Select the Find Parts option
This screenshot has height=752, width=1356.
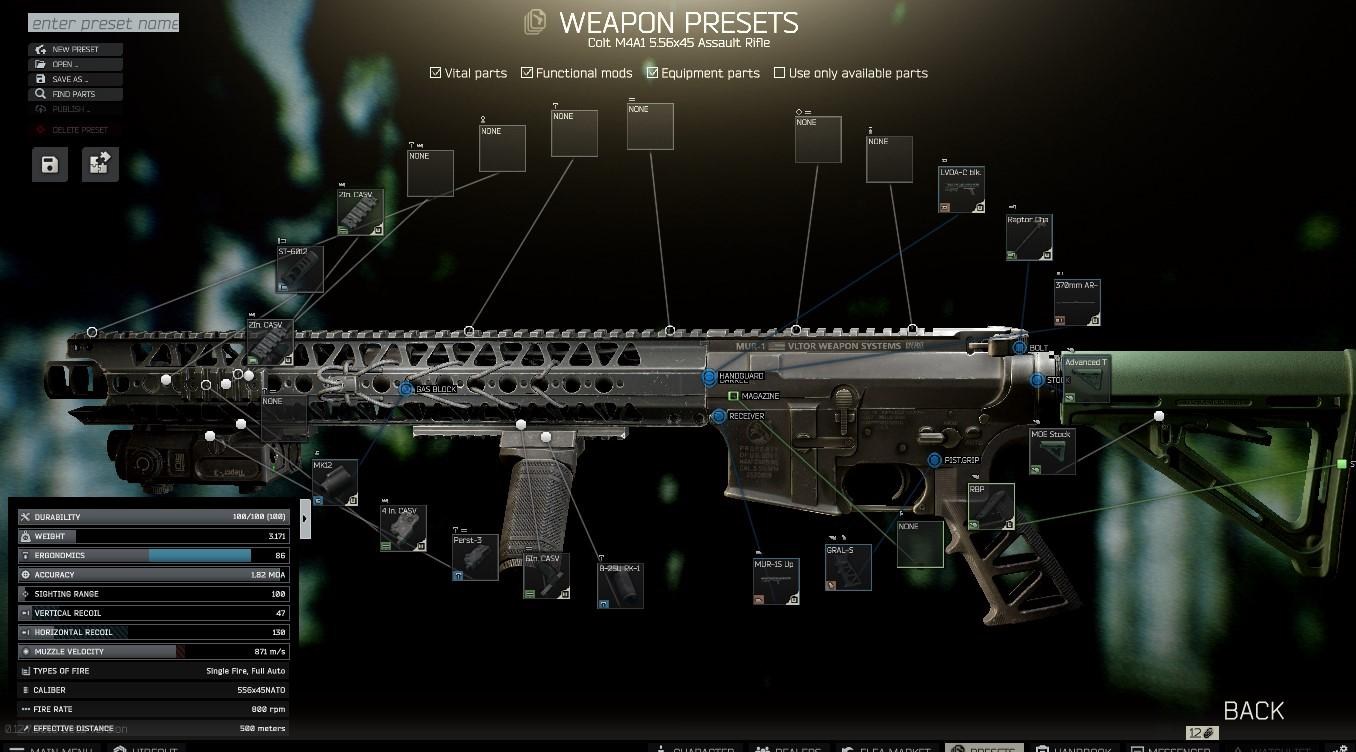tap(76, 94)
